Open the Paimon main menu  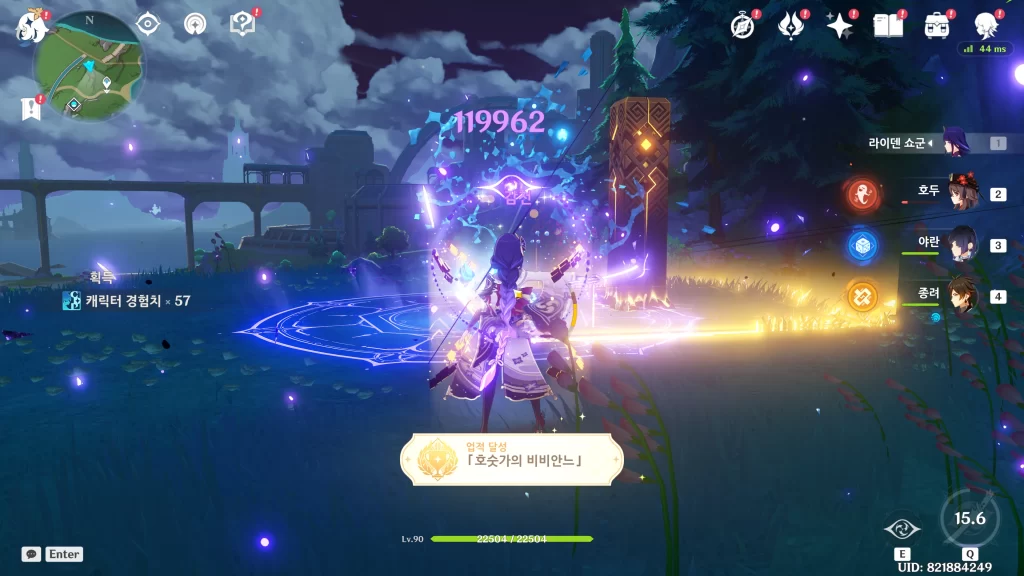click(x=32, y=27)
